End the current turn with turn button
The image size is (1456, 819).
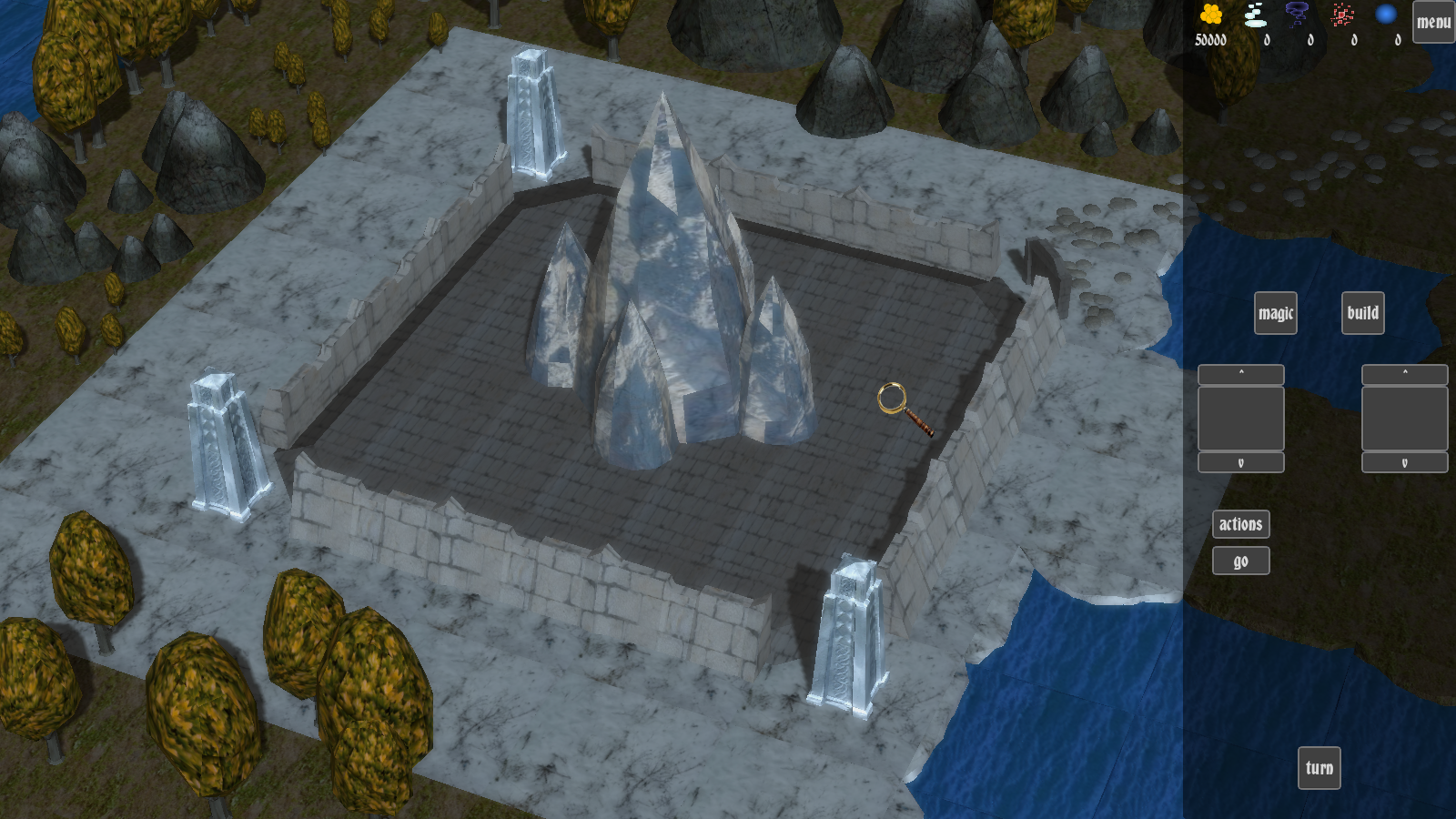pyautogui.click(x=1319, y=768)
